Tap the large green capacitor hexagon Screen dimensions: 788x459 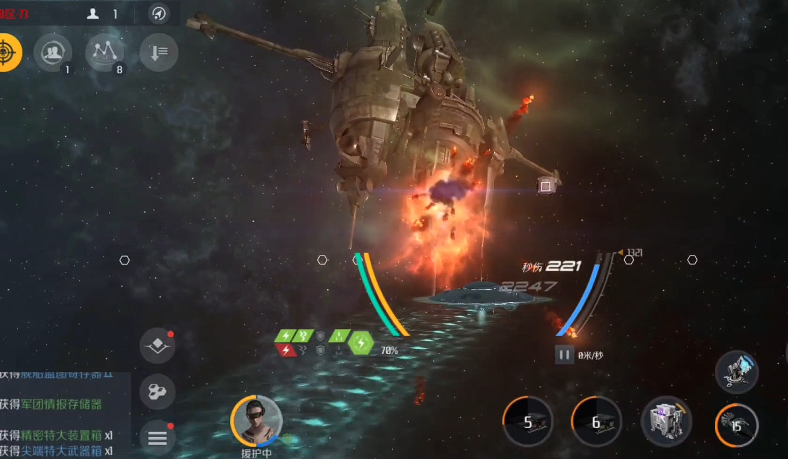coord(360,343)
